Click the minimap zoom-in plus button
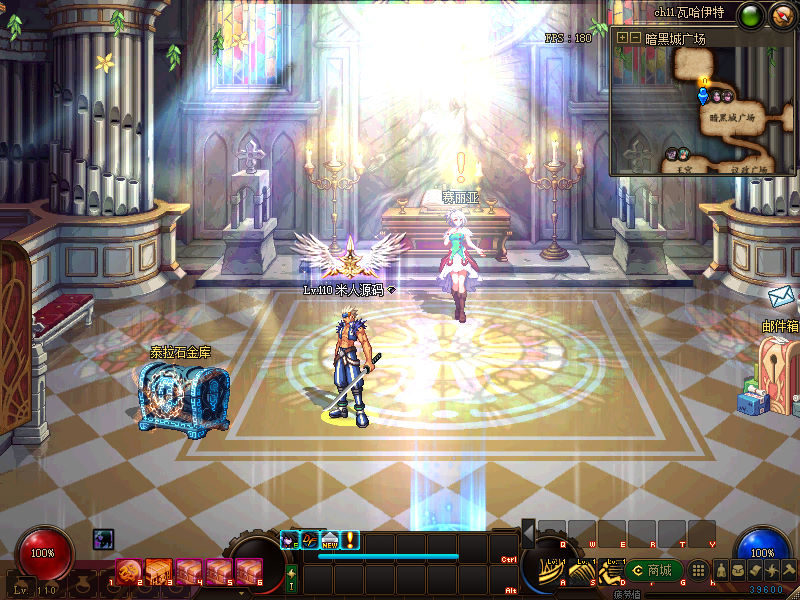The image size is (800, 600). pyautogui.click(x=623, y=38)
